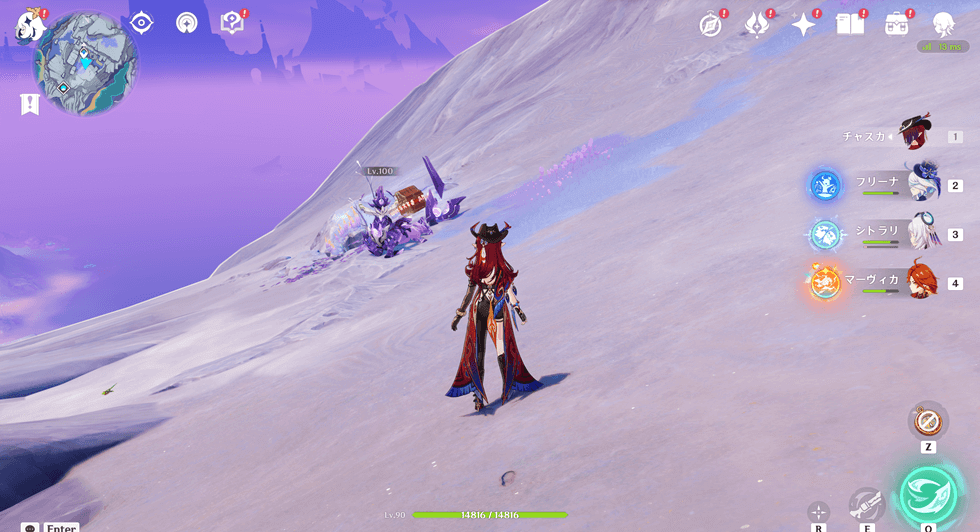Activate the eye-shaped elemental sight icon

(x=142, y=23)
